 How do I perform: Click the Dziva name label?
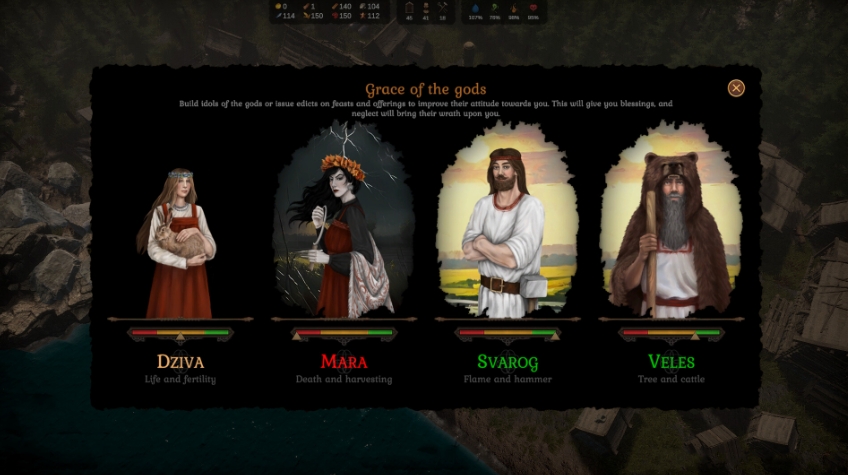(x=180, y=361)
